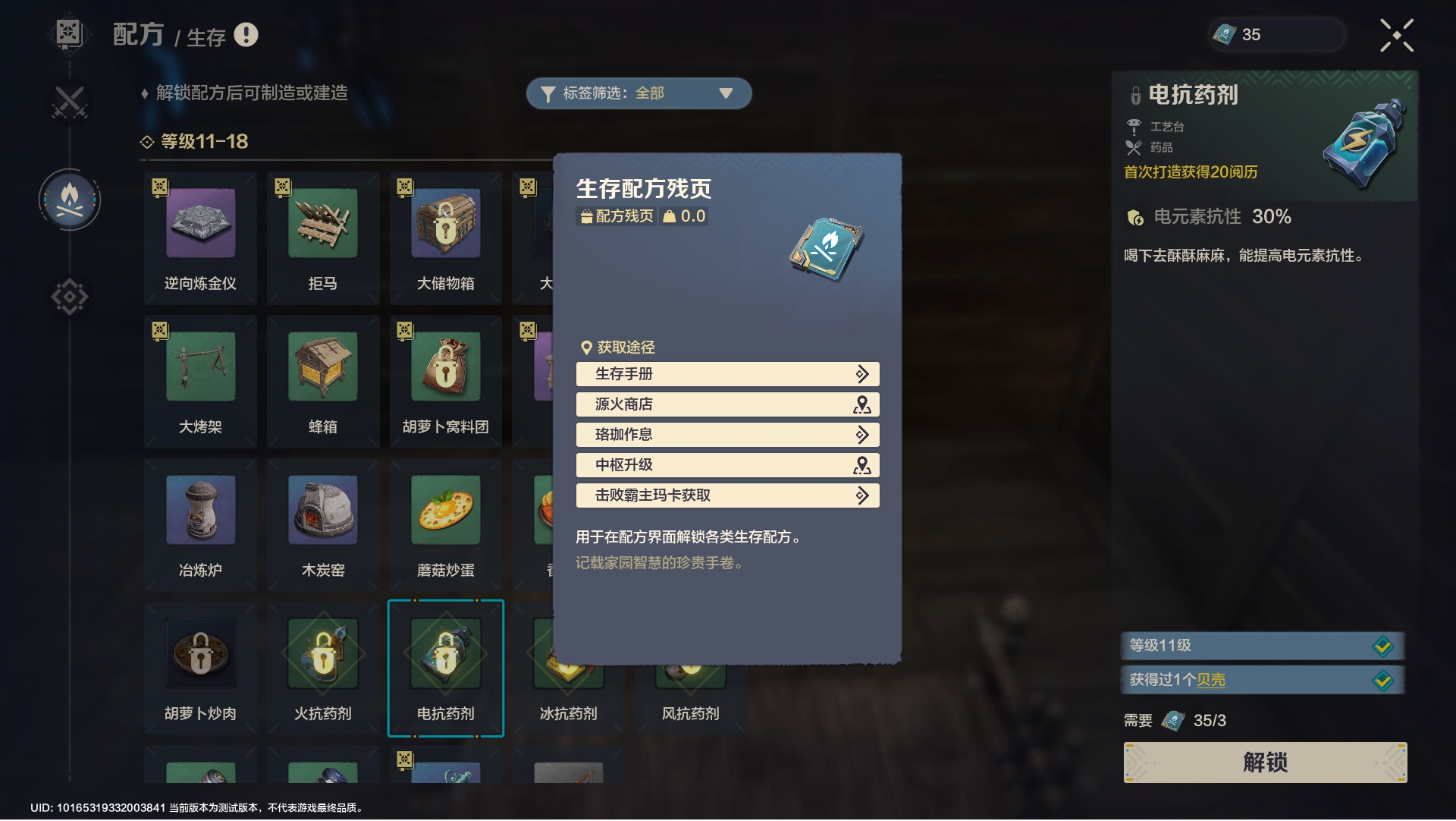Image resolution: width=1456 pixels, height=821 pixels.
Task: Click the crafting bench 工艺台 icon in right panel
Action: pos(1134,127)
